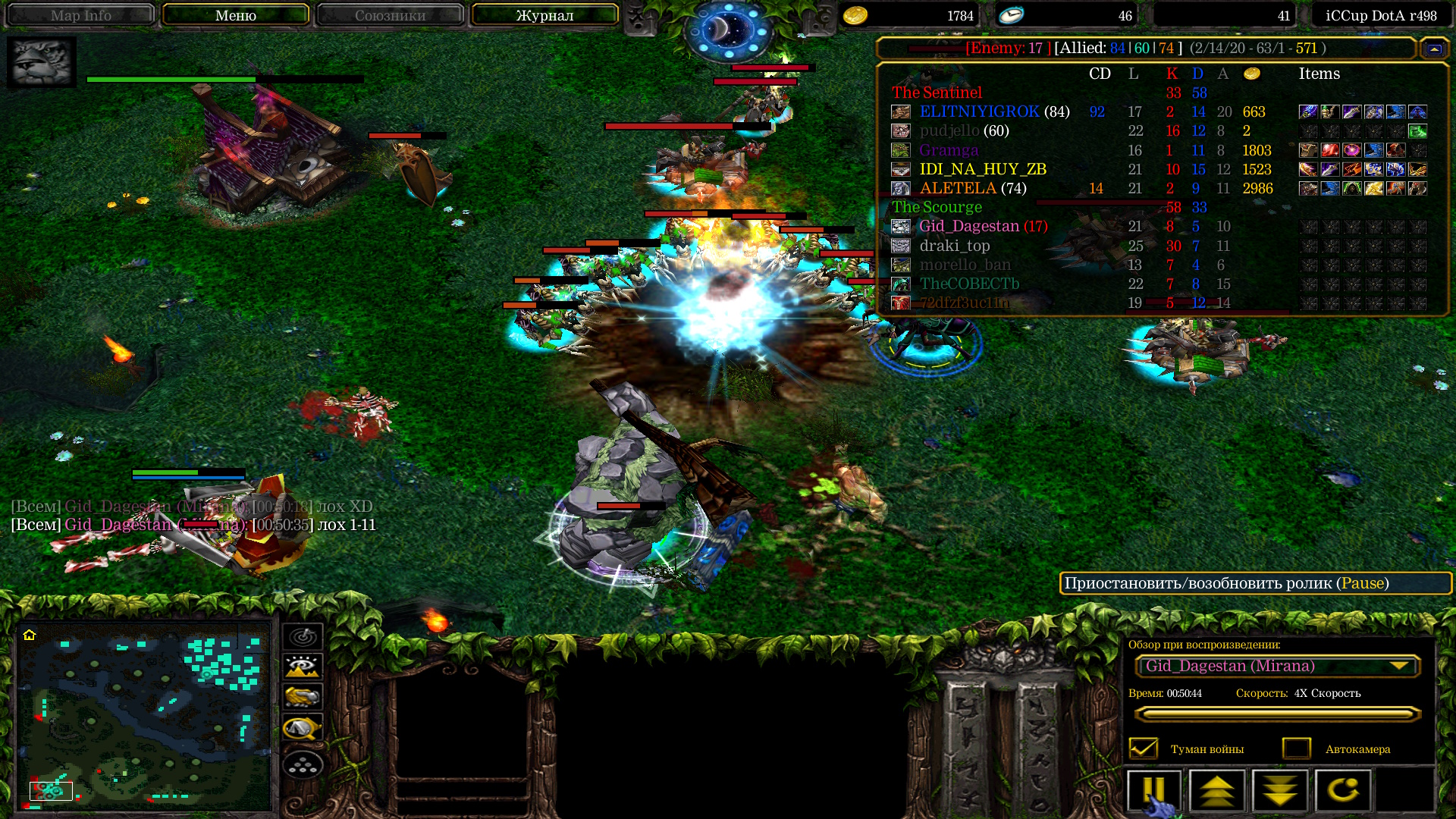Pause the replay playback

tap(1153, 791)
